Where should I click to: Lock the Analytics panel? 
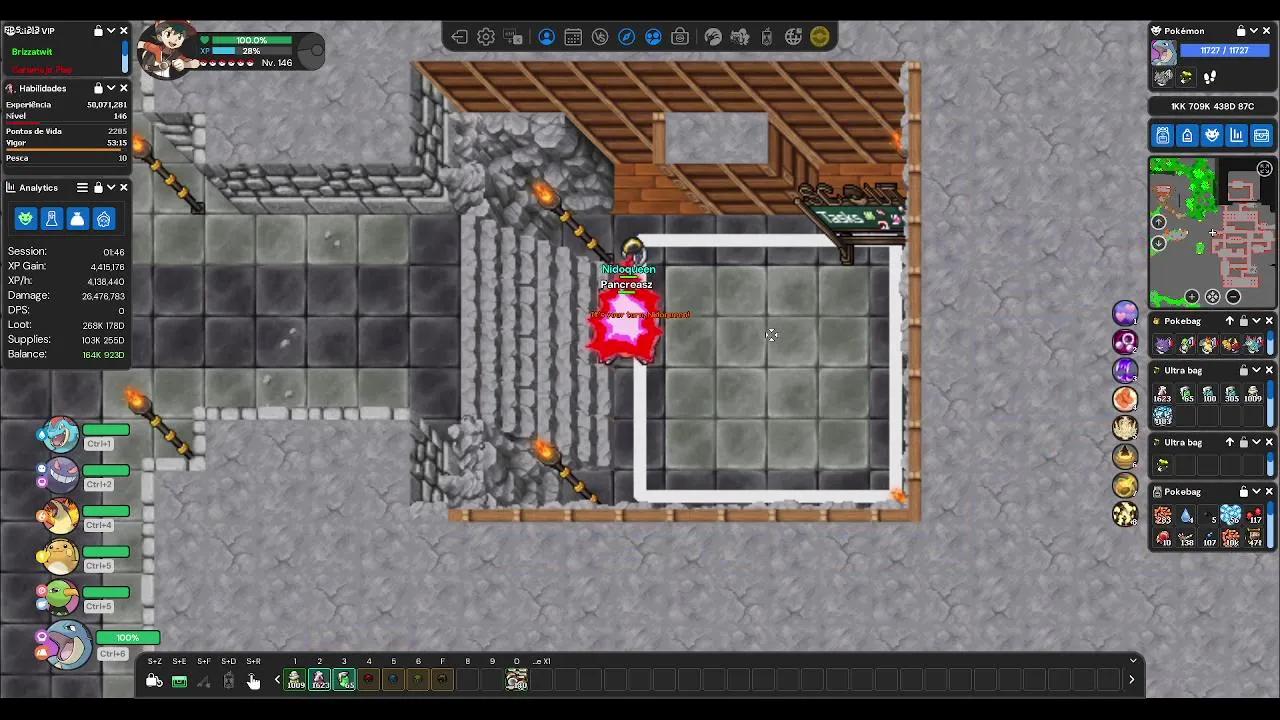click(x=98, y=187)
